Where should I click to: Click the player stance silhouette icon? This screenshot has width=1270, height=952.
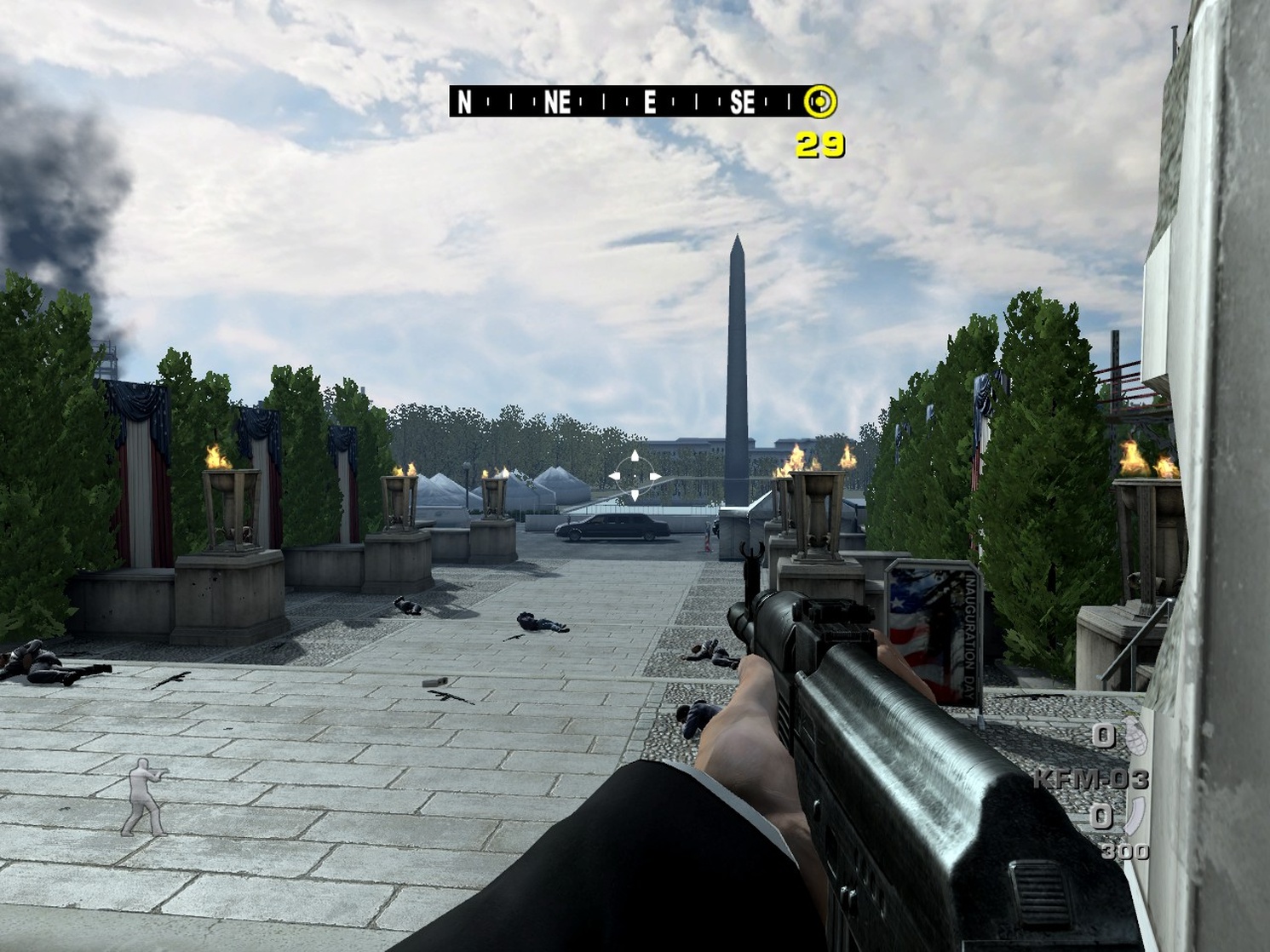145,798
